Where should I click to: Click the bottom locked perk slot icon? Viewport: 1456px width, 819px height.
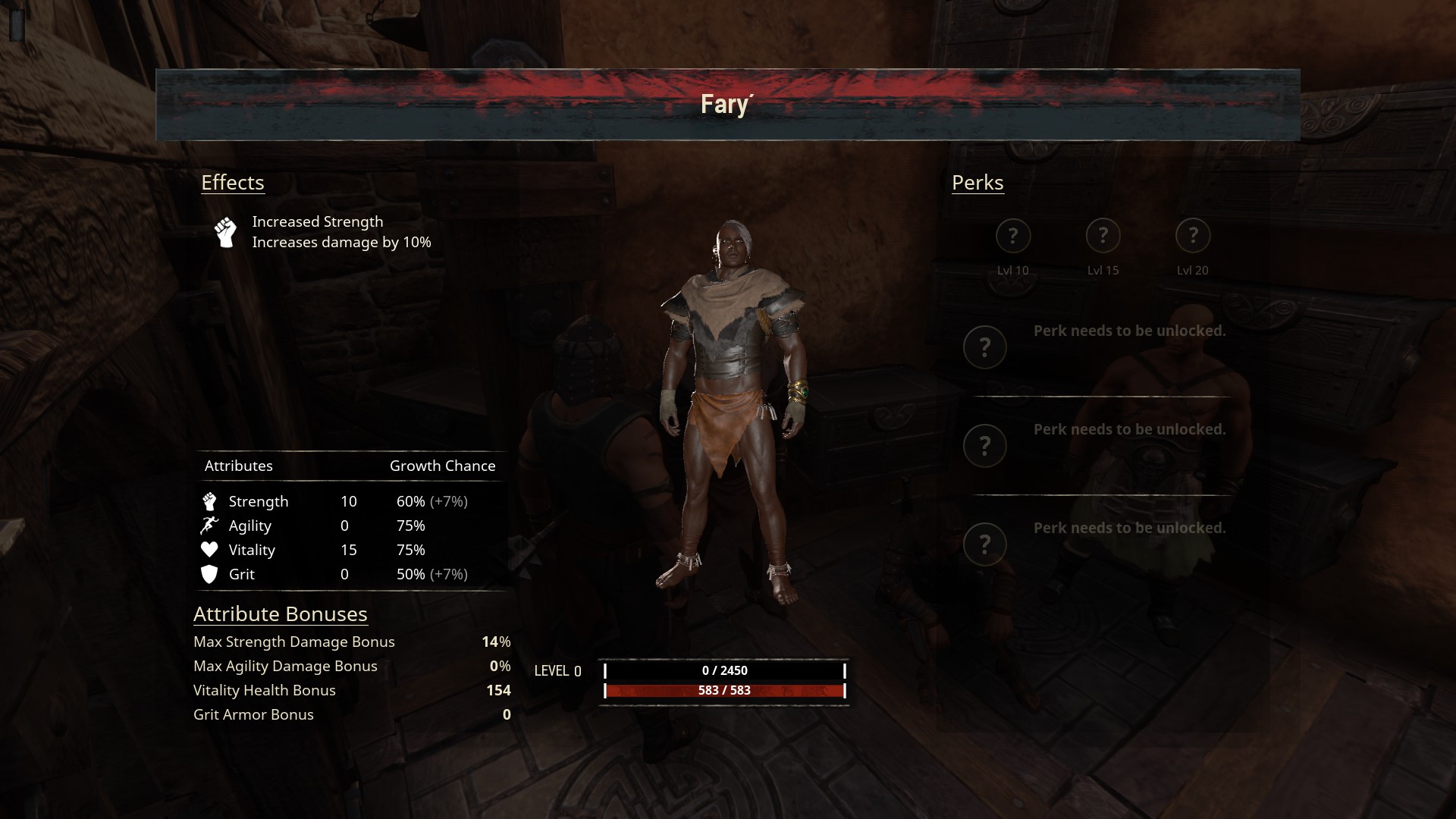pos(985,544)
